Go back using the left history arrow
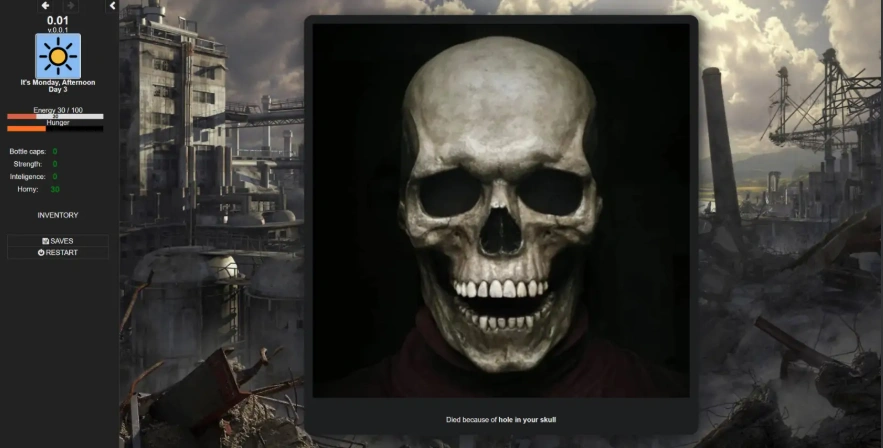 pyautogui.click(x=45, y=6)
